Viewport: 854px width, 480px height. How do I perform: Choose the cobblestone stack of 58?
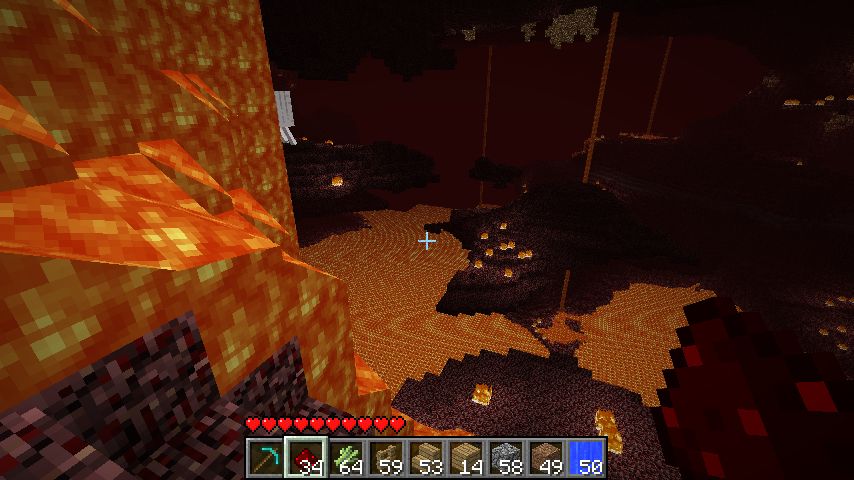506,457
